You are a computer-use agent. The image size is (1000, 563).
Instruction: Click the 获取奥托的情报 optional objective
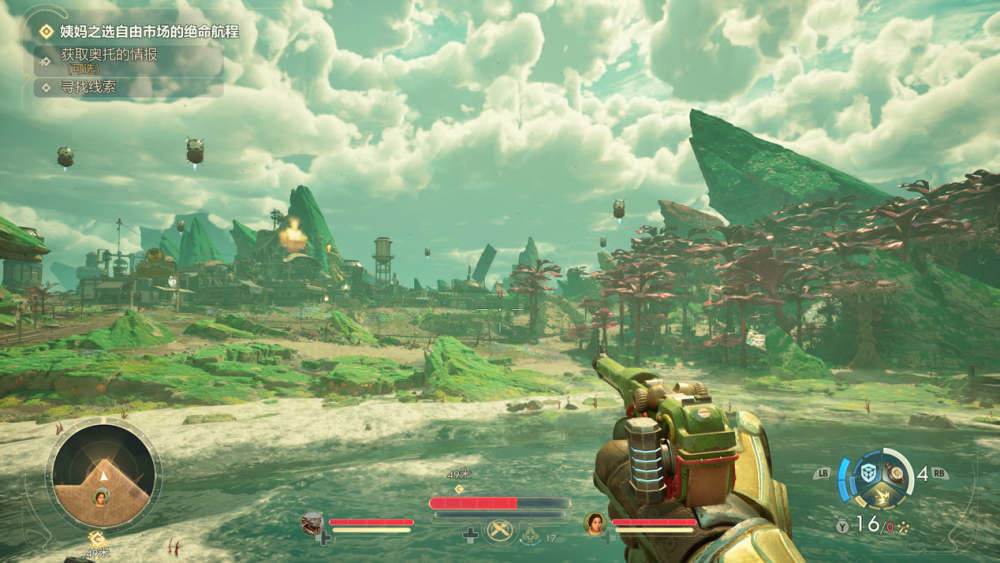[109, 55]
